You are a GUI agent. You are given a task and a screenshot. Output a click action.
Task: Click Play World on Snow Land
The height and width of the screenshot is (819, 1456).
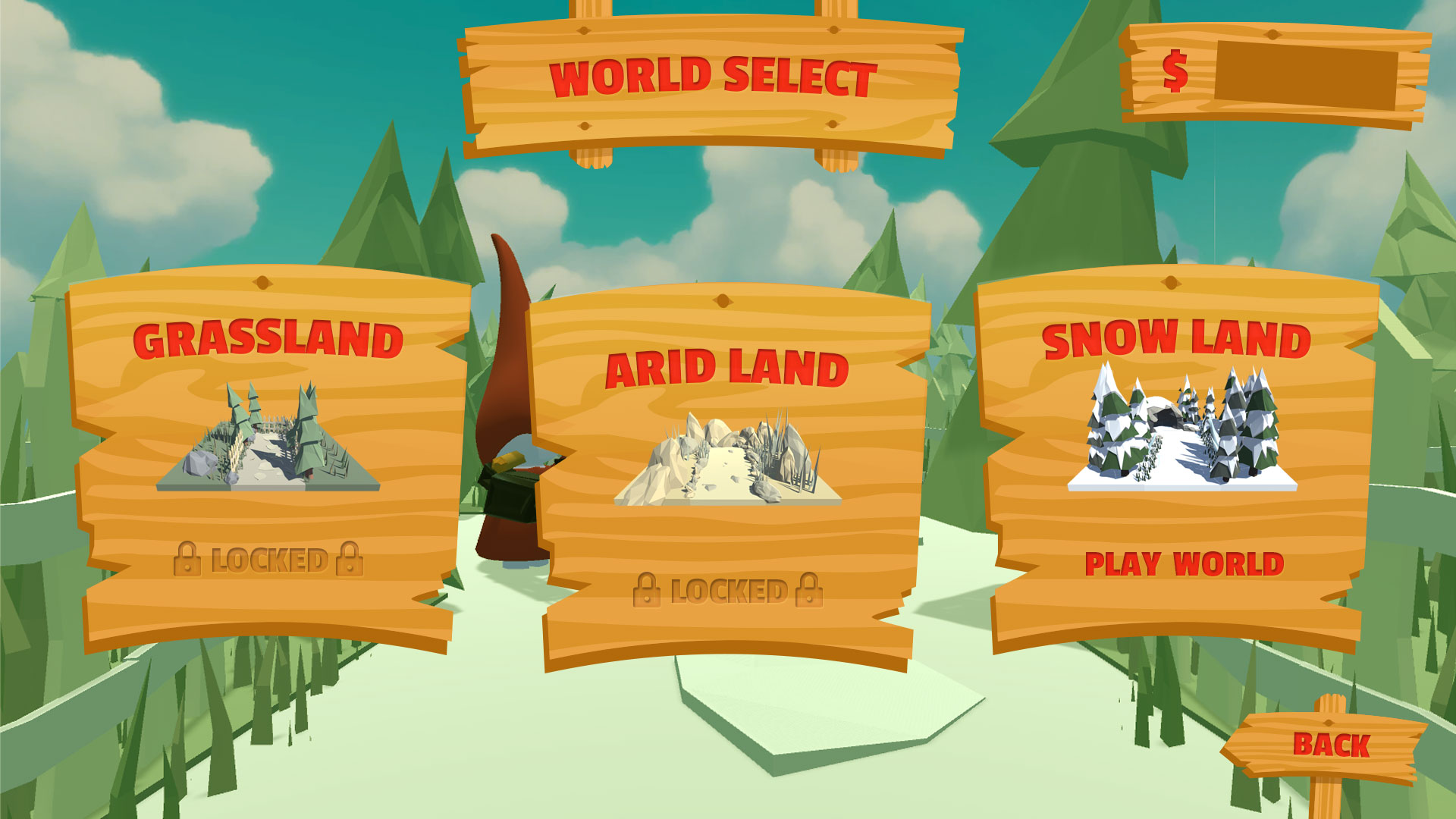pos(1184,564)
